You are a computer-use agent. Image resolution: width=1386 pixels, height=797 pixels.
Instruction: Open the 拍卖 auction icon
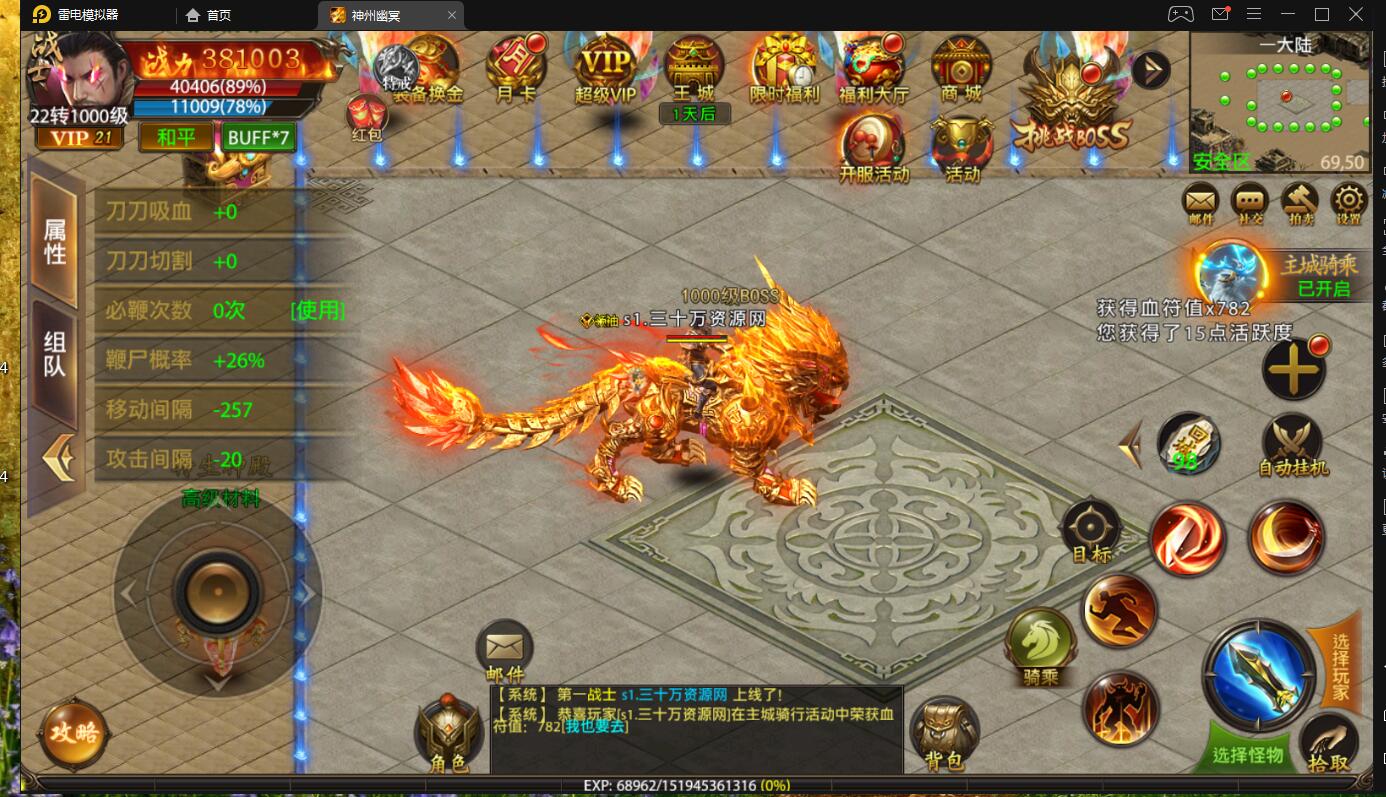(1300, 202)
